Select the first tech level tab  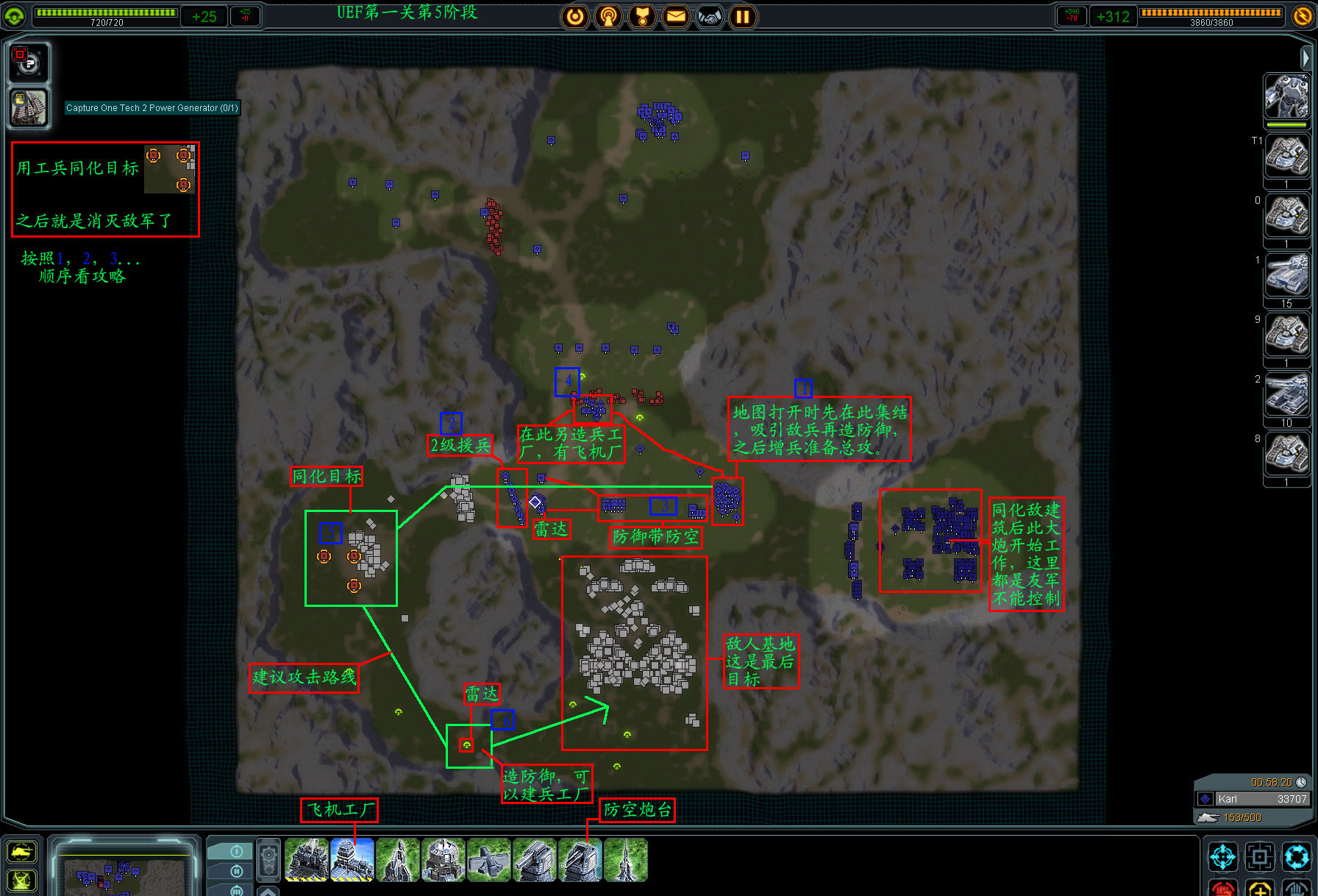[236, 851]
